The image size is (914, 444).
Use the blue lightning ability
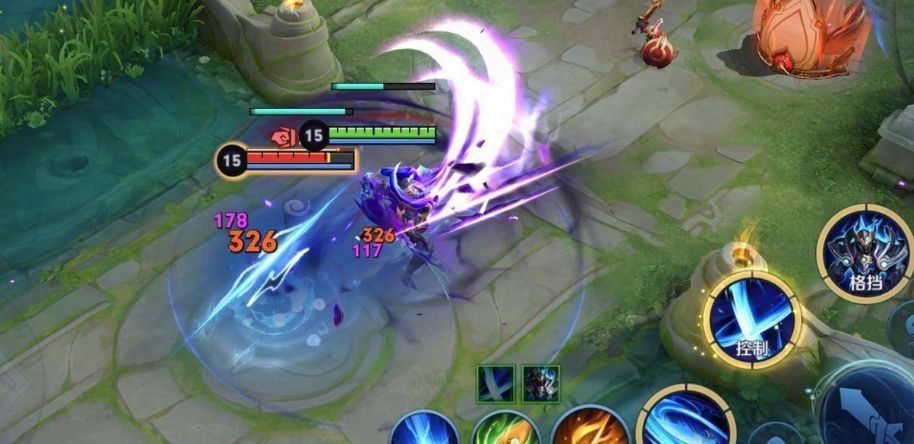tap(424, 431)
